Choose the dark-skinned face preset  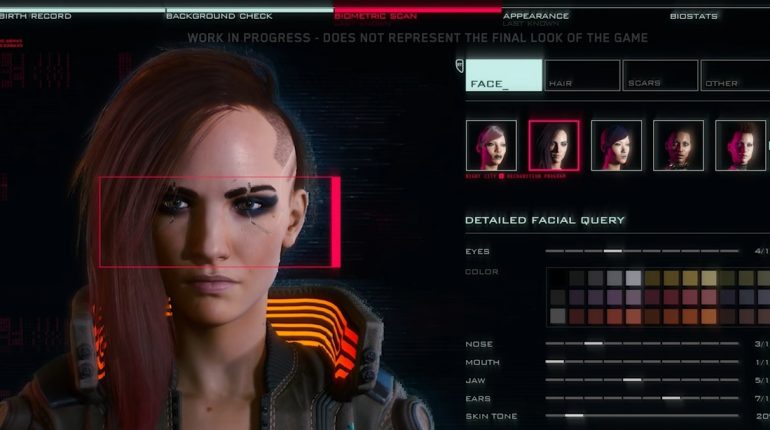[678, 146]
